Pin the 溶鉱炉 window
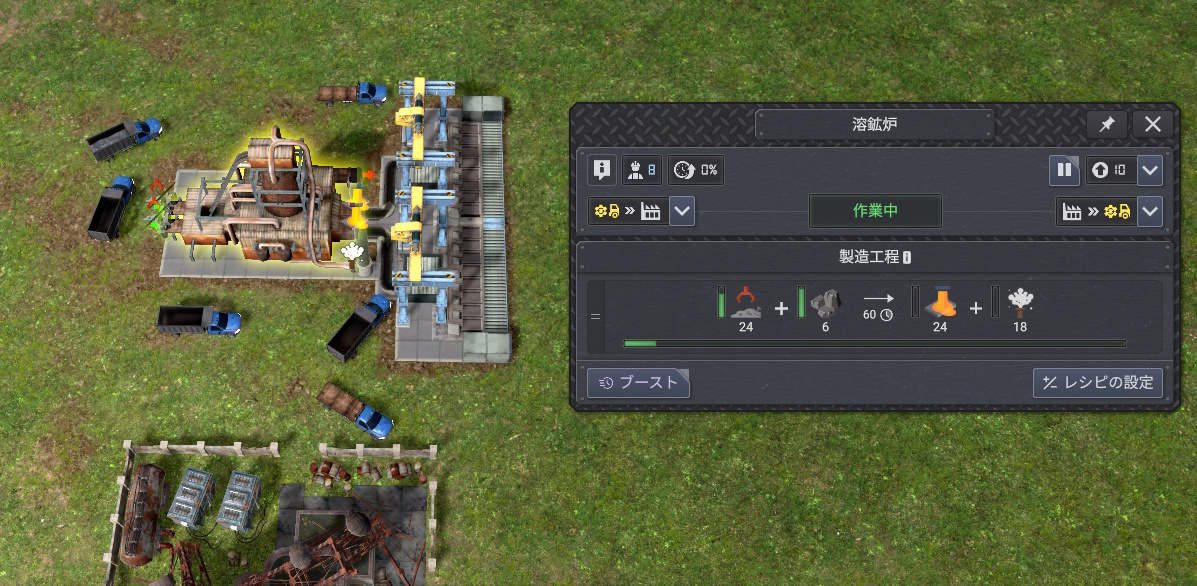Viewport: 1197px width, 586px height. pyautogui.click(x=1107, y=125)
